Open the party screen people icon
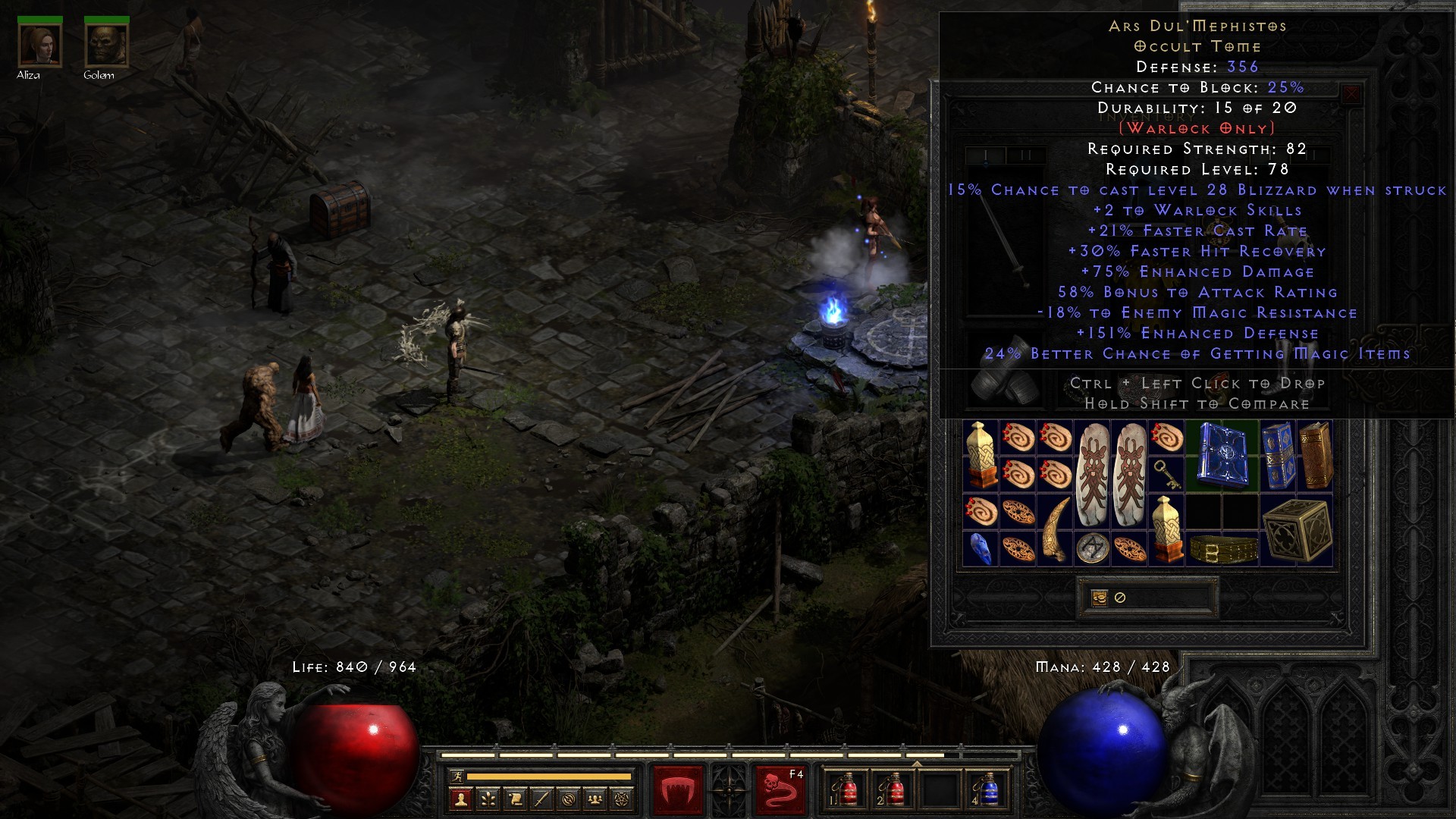 (x=595, y=800)
